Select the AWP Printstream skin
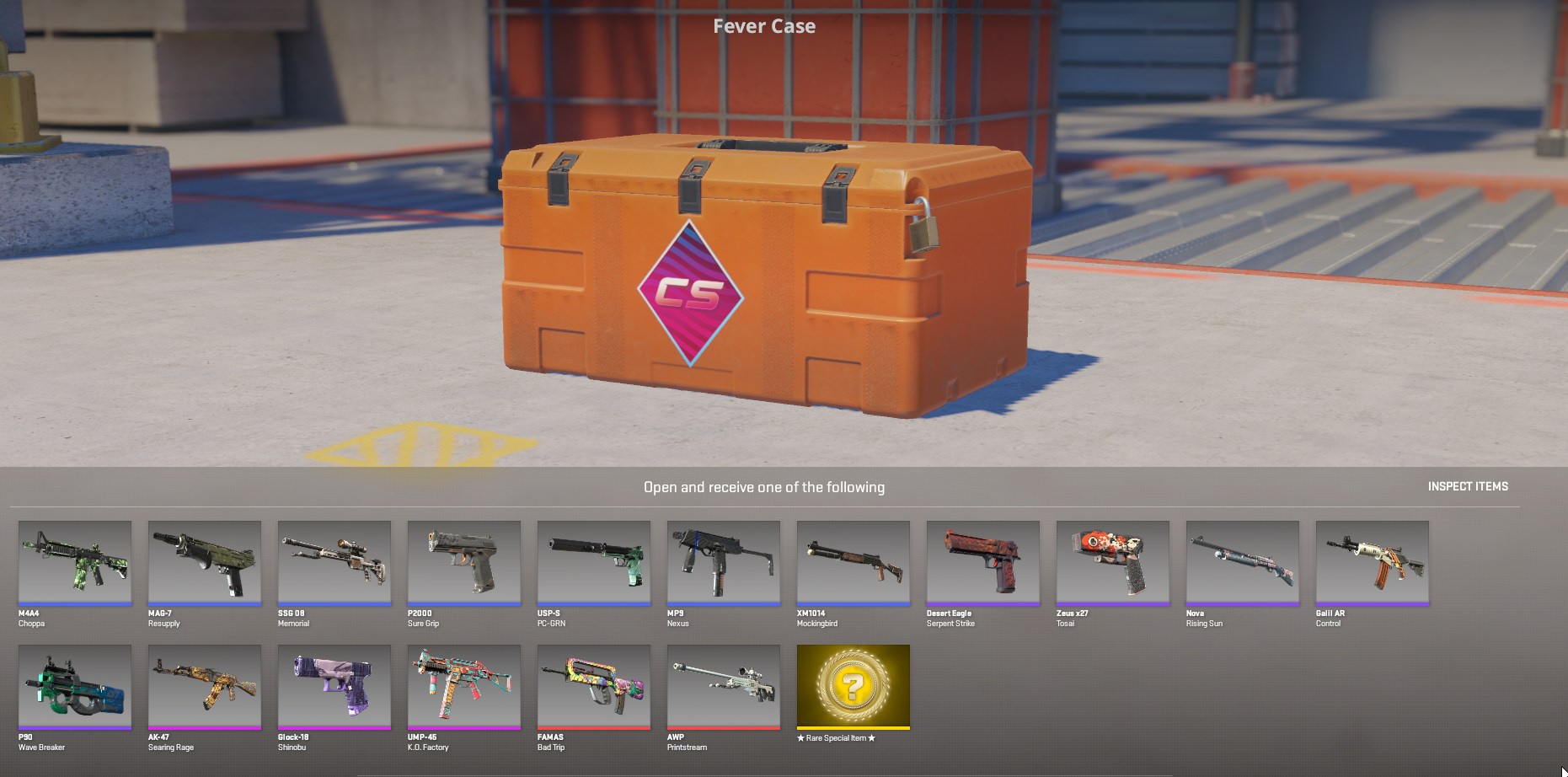1568x777 pixels. [x=724, y=686]
